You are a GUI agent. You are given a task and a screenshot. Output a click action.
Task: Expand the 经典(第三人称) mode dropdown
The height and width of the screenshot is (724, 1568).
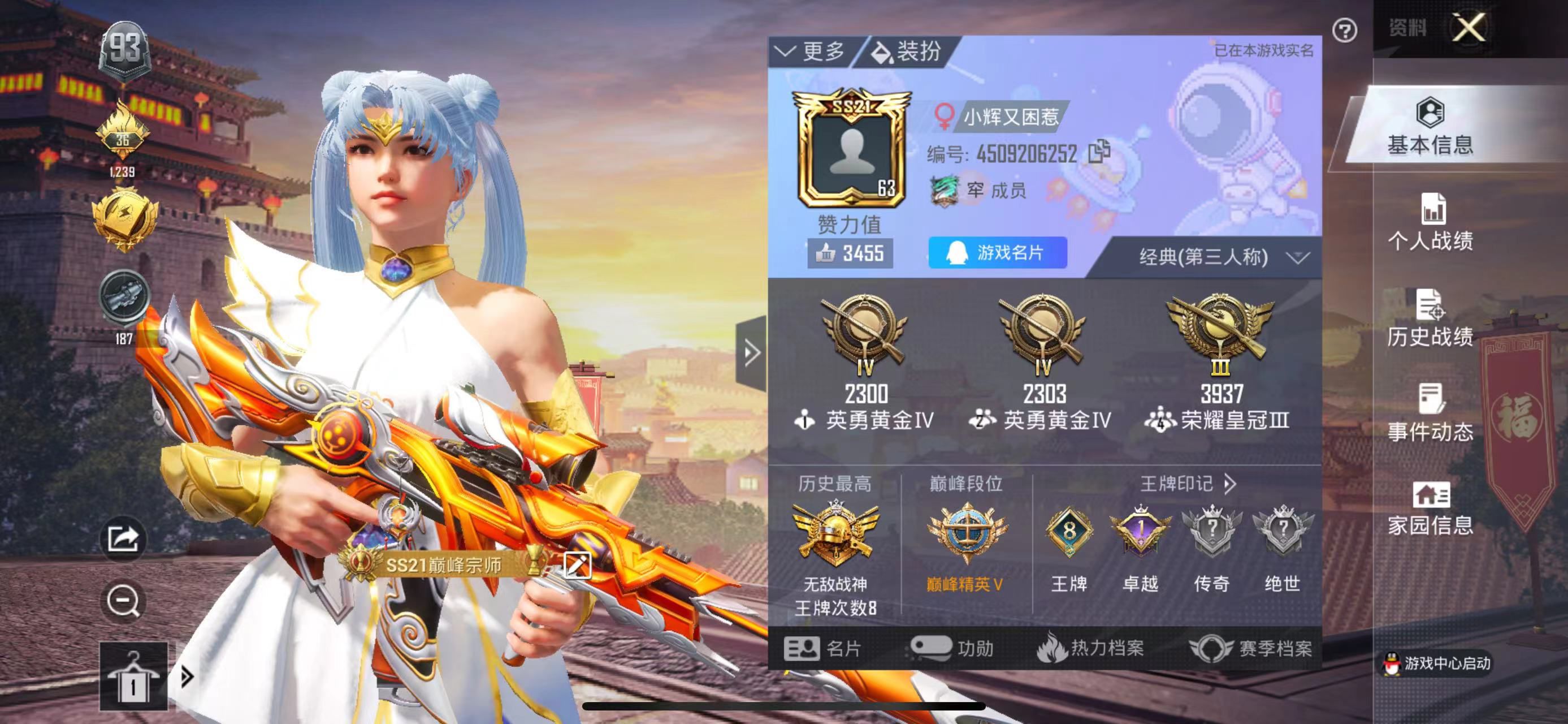pyautogui.click(x=1222, y=257)
